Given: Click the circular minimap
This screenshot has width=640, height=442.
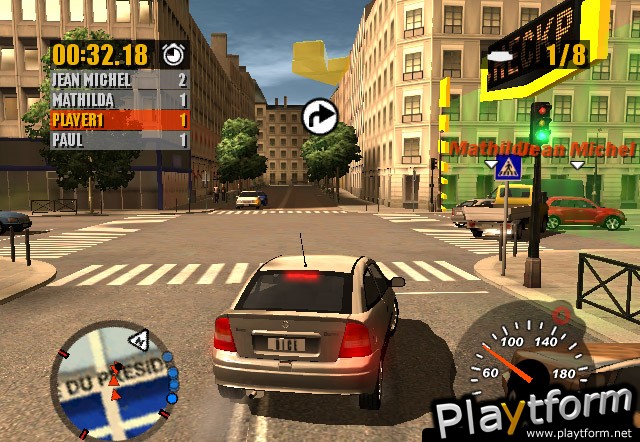Looking at the screenshot, I should point(112,378).
